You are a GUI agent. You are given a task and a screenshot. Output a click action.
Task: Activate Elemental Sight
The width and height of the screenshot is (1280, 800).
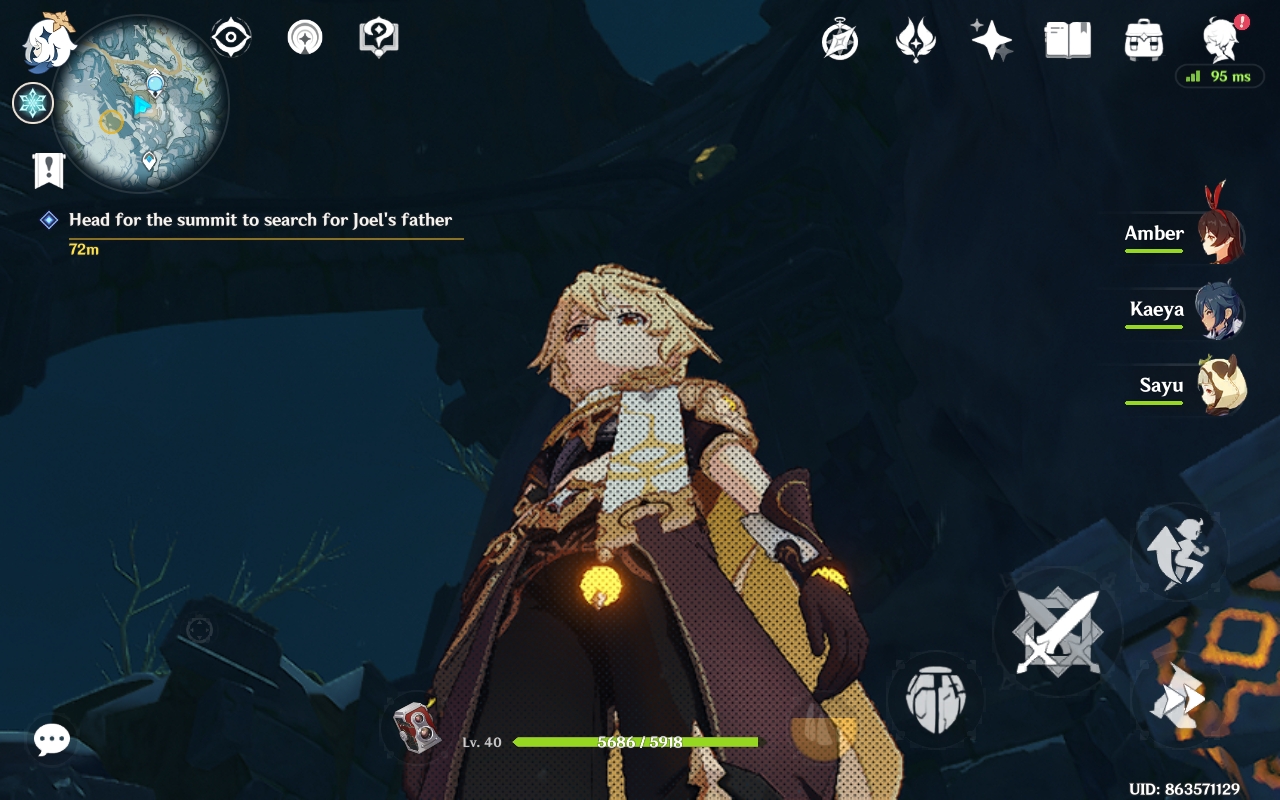232,36
